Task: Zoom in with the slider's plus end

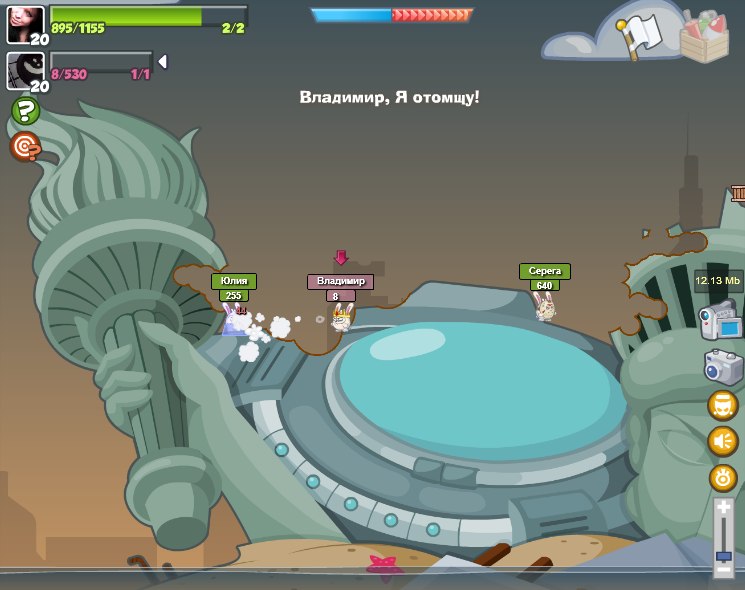Action: (x=724, y=508)
